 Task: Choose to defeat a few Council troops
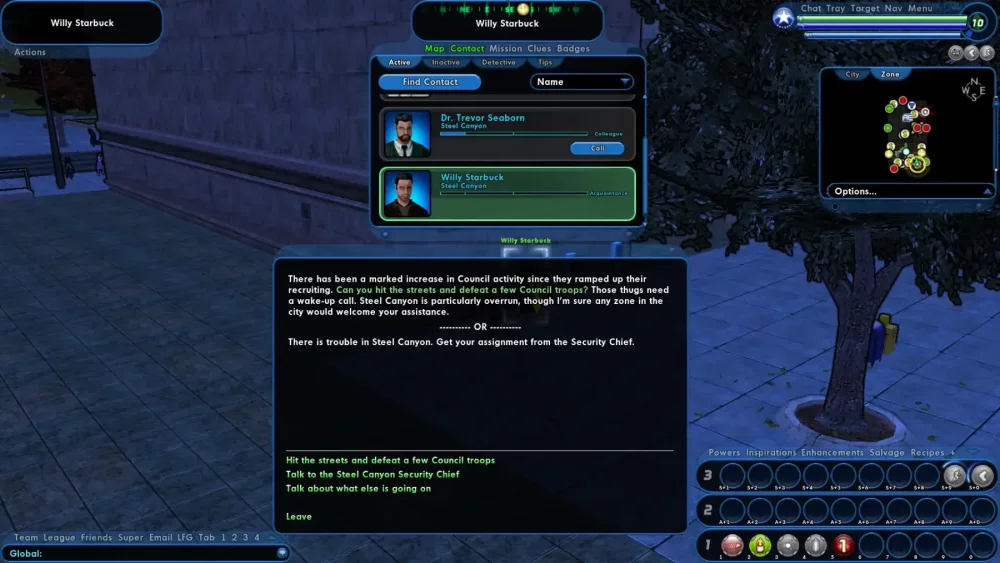pyautogui.click(x=390, y=460)
